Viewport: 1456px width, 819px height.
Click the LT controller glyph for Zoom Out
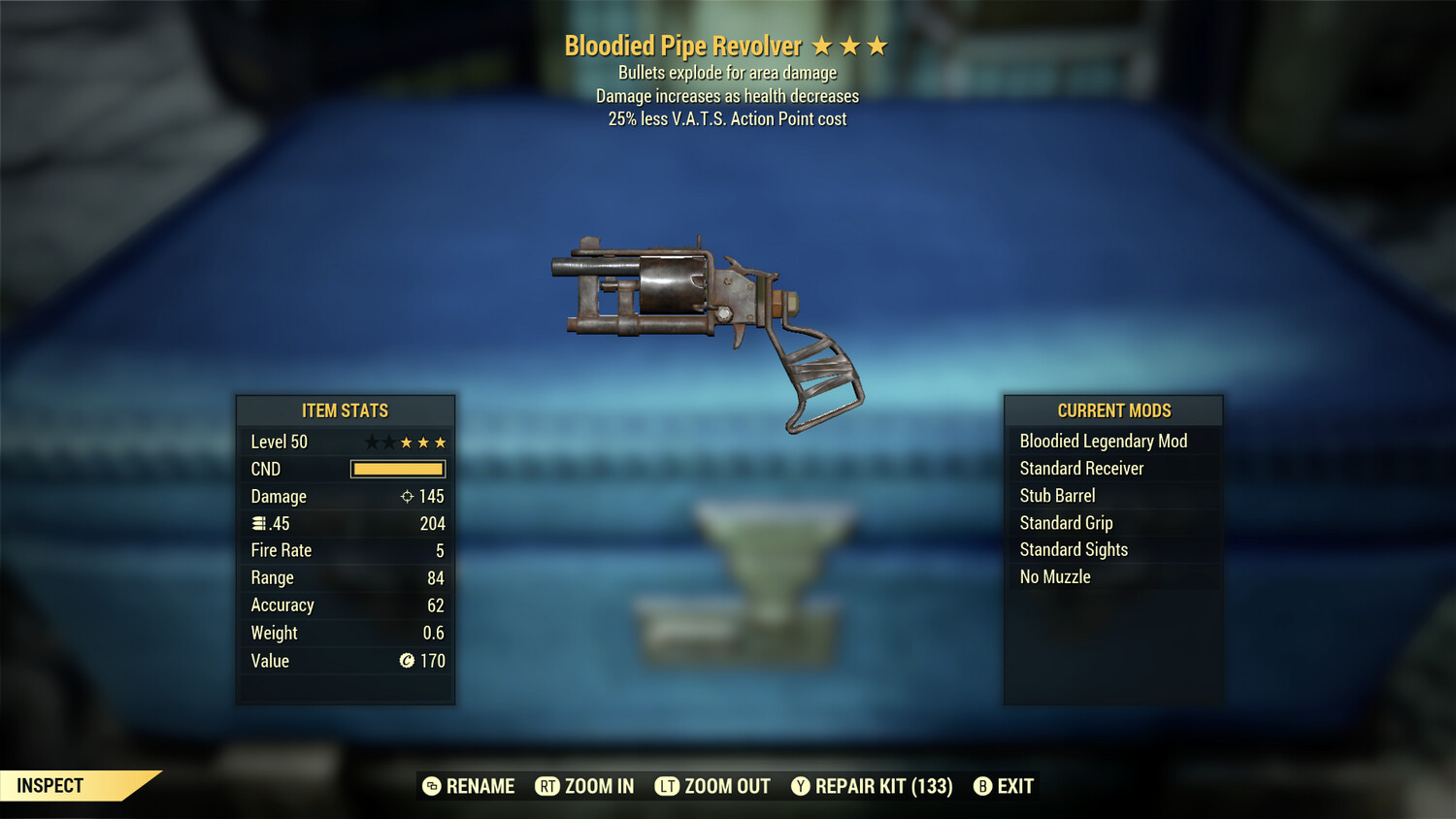(668, 786)
